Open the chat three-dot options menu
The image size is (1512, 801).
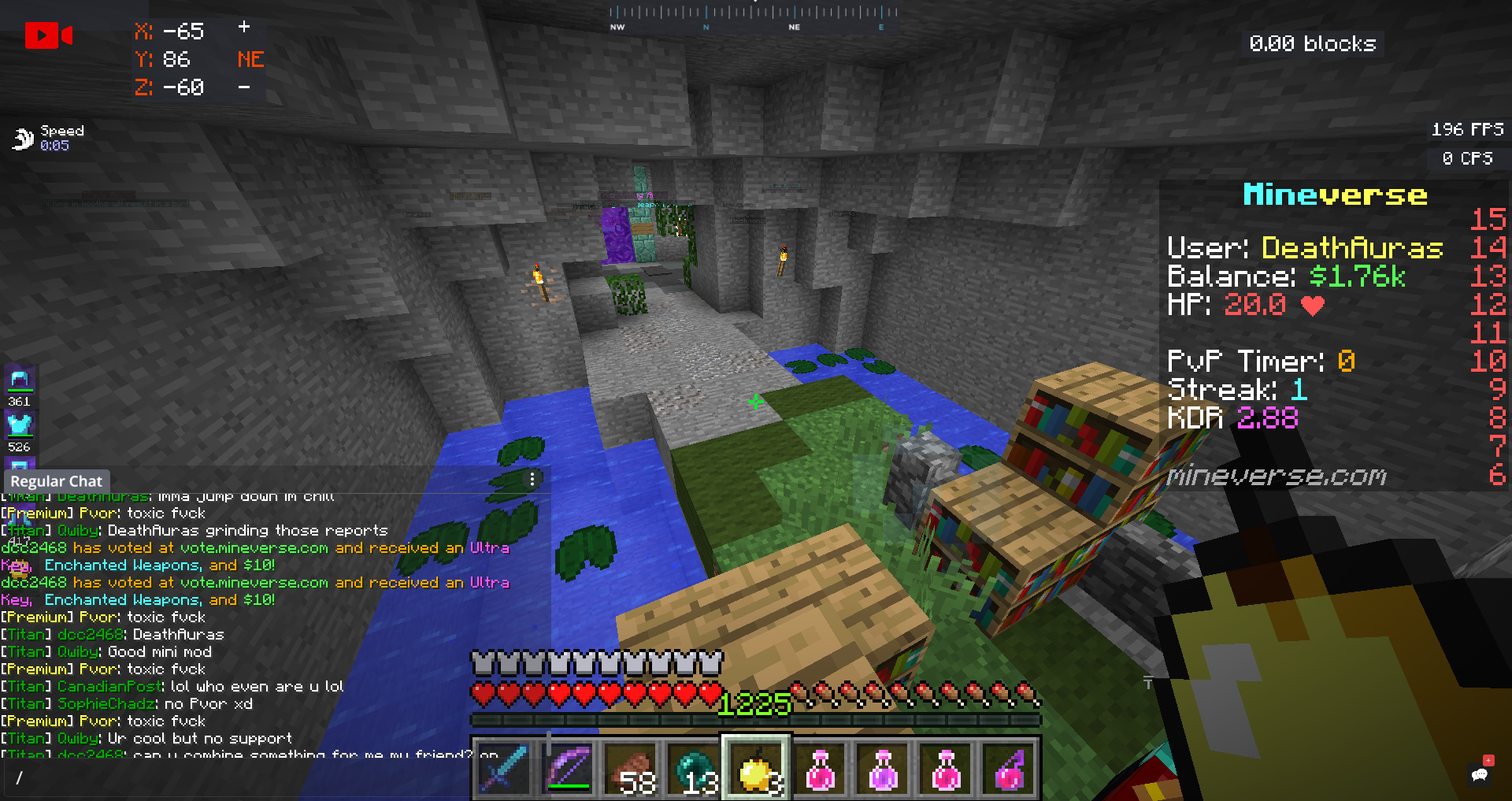(x=532, y=479)
